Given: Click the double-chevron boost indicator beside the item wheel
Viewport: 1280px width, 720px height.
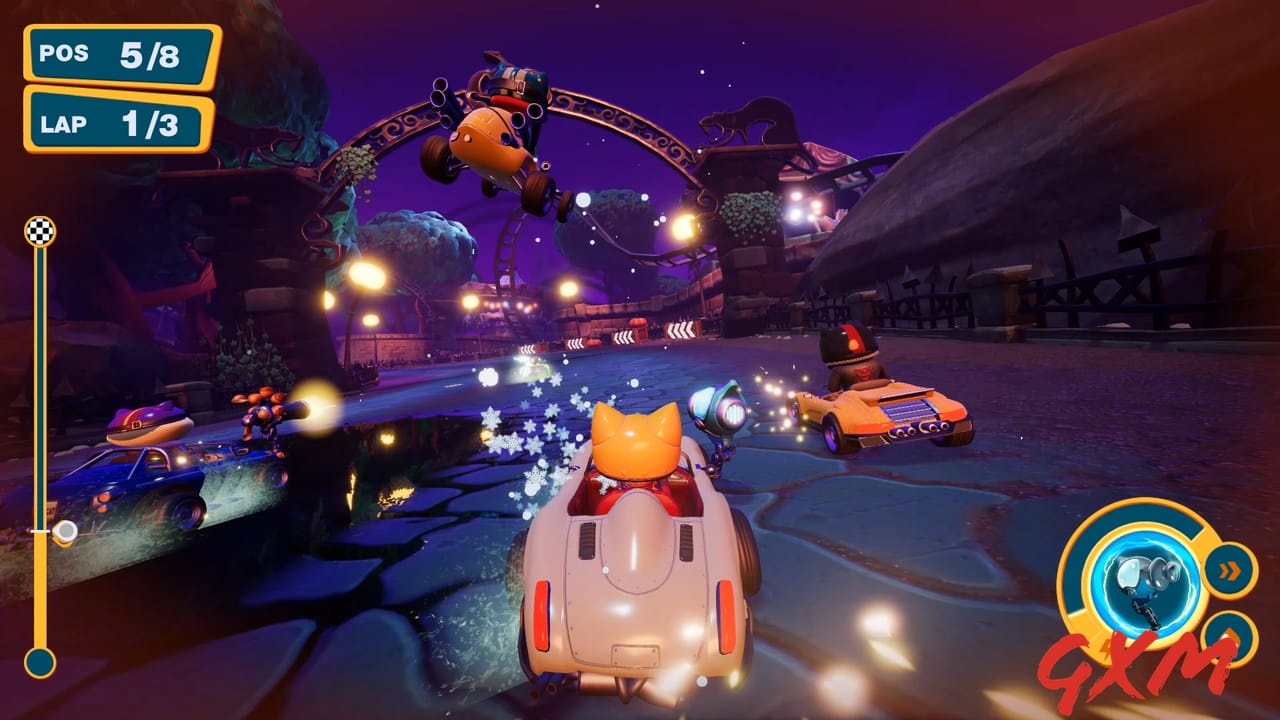Looking at the screenshot, I should pyautogui.click(x=1229, y=569).
